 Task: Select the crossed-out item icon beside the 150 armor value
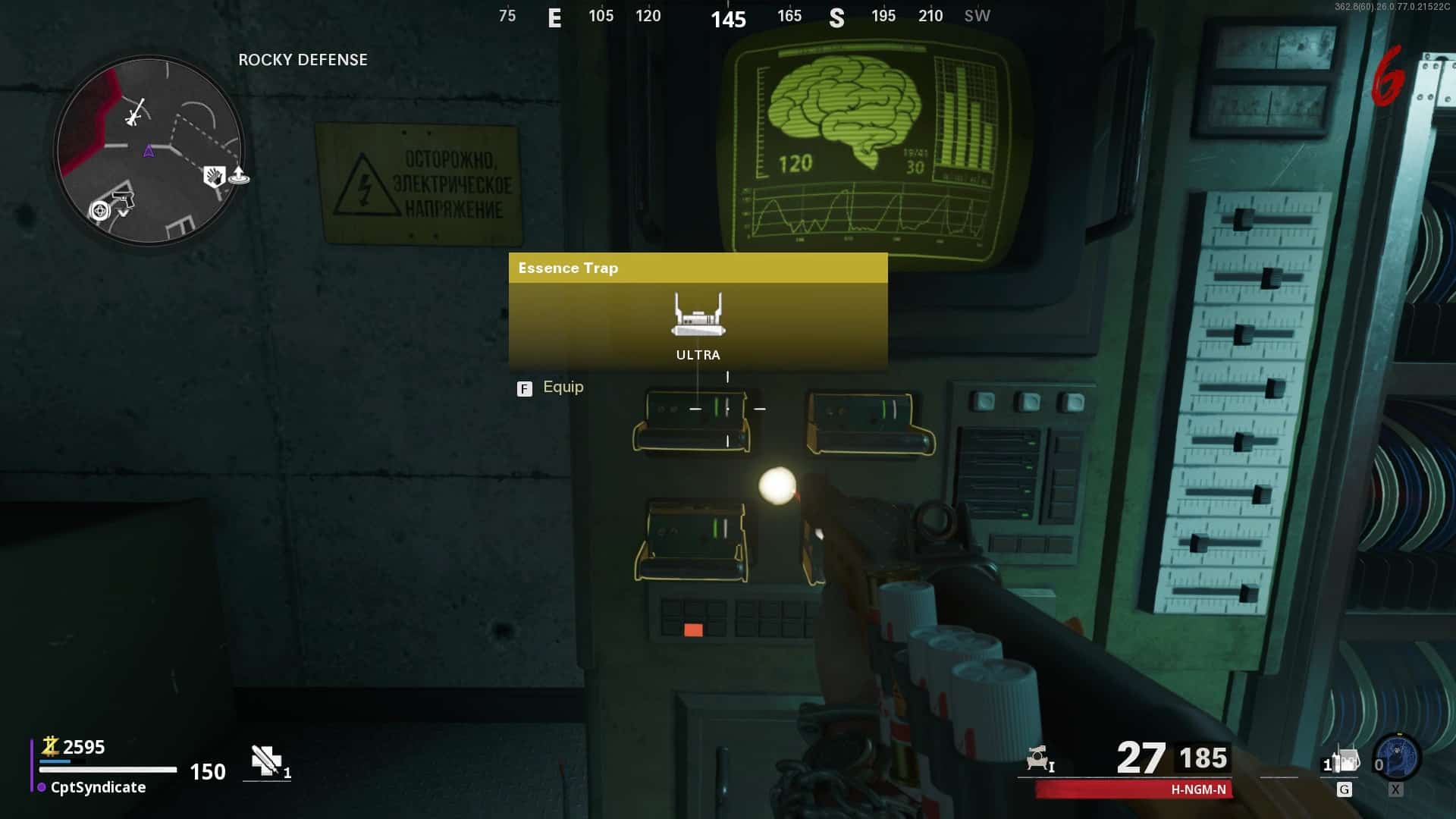[266, 760]
